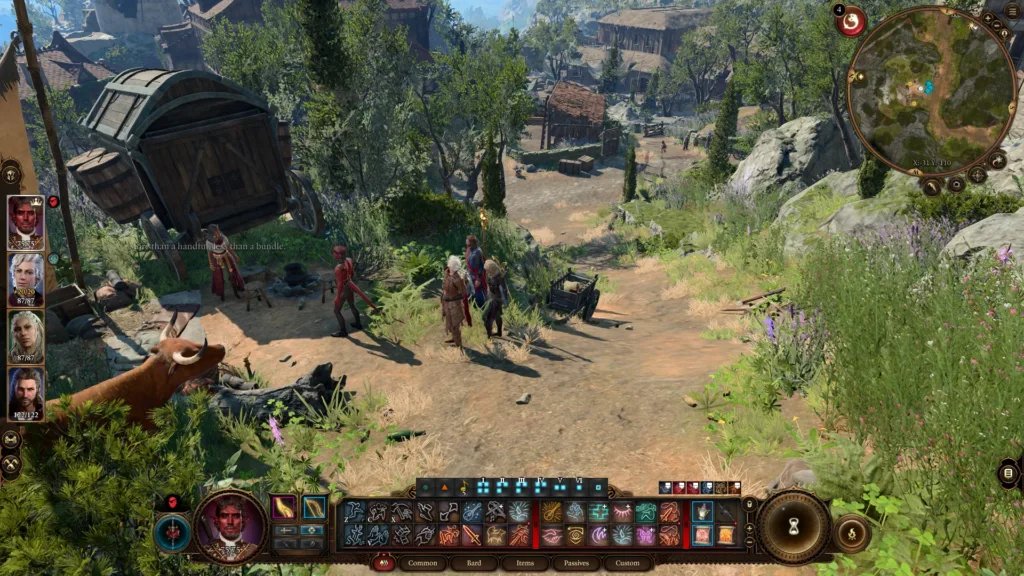
Task: Select the Passives hotbar tab
Action: (576, 564)
